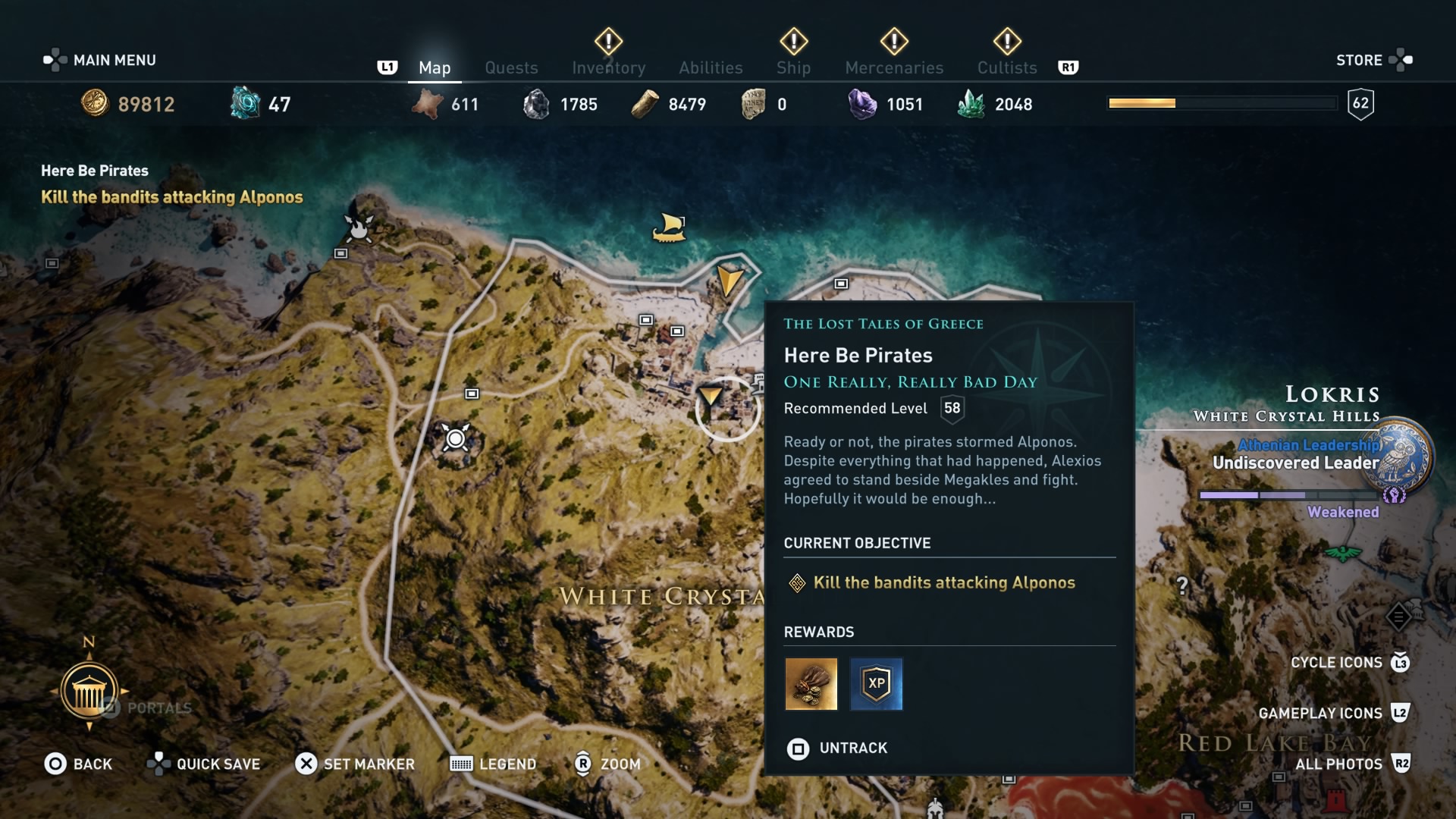This screenshot has height=819, width=1456.
Task: Select the orichalcum ore resource icon
Action: (244, 103)
